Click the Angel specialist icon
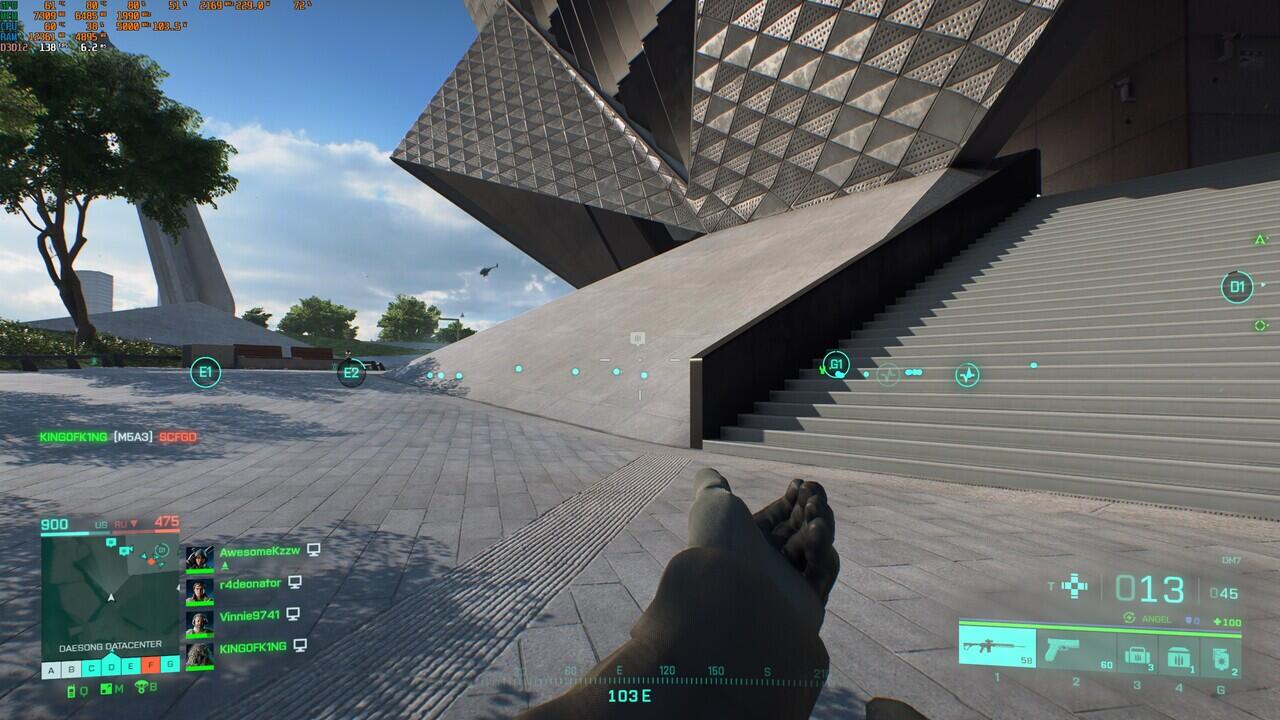This screenshot has height=720, width=1280. click(1130, 618)
